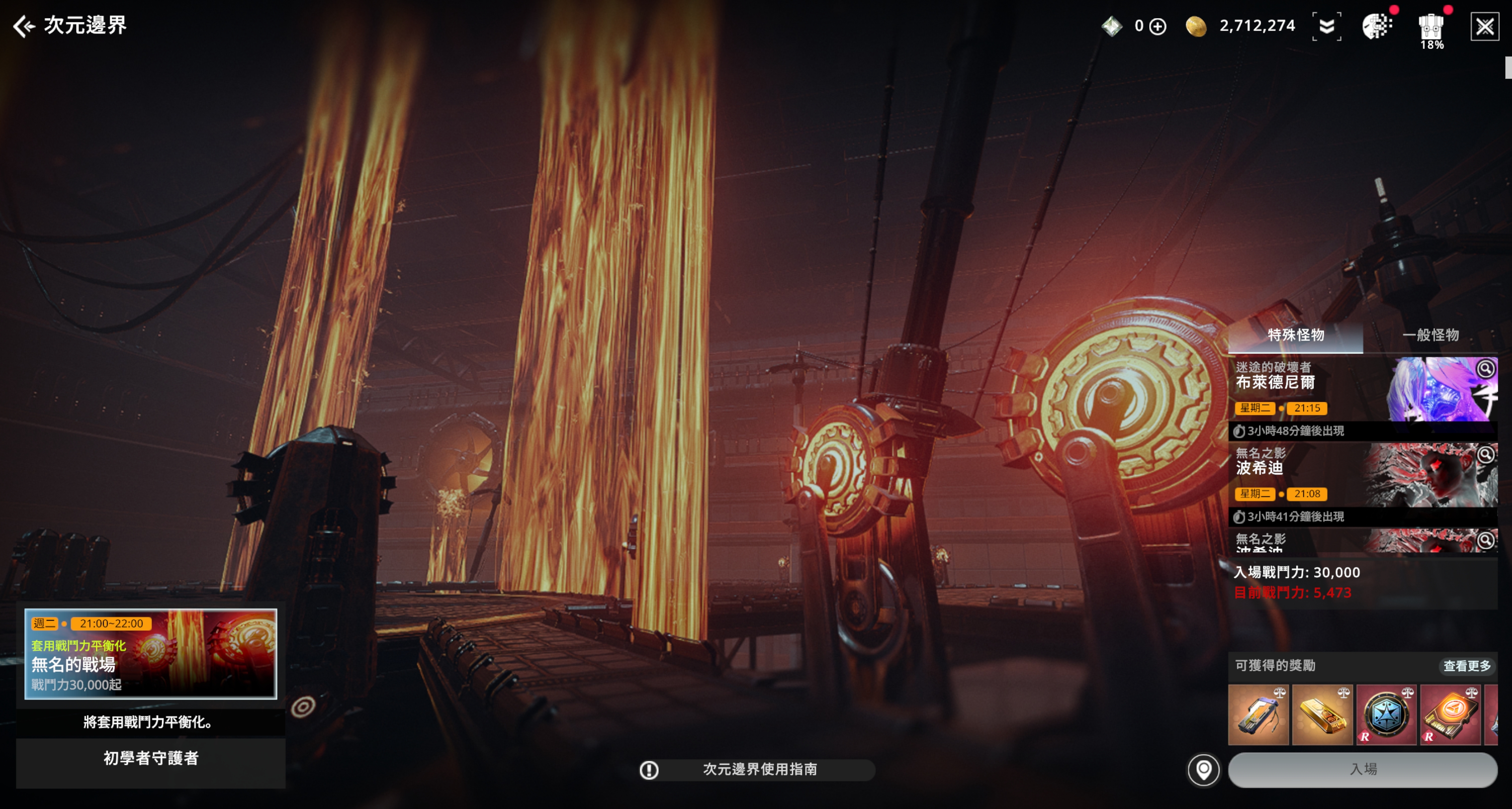Click the gold coin currency icon

coord(1195,26)
